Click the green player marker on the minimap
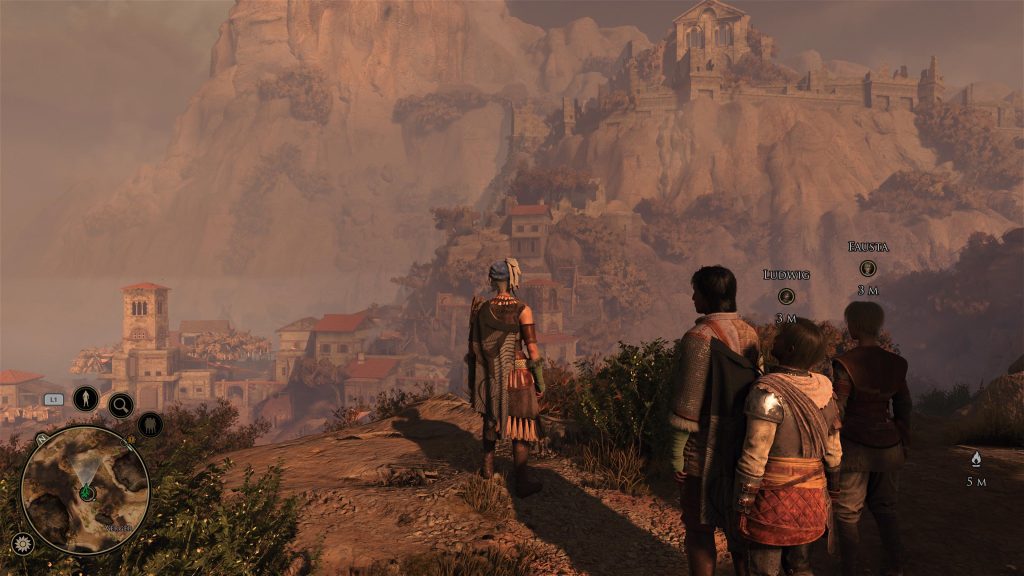Image resolution: width=1024 pixels, height=576 pixels. tap(86, 493)
